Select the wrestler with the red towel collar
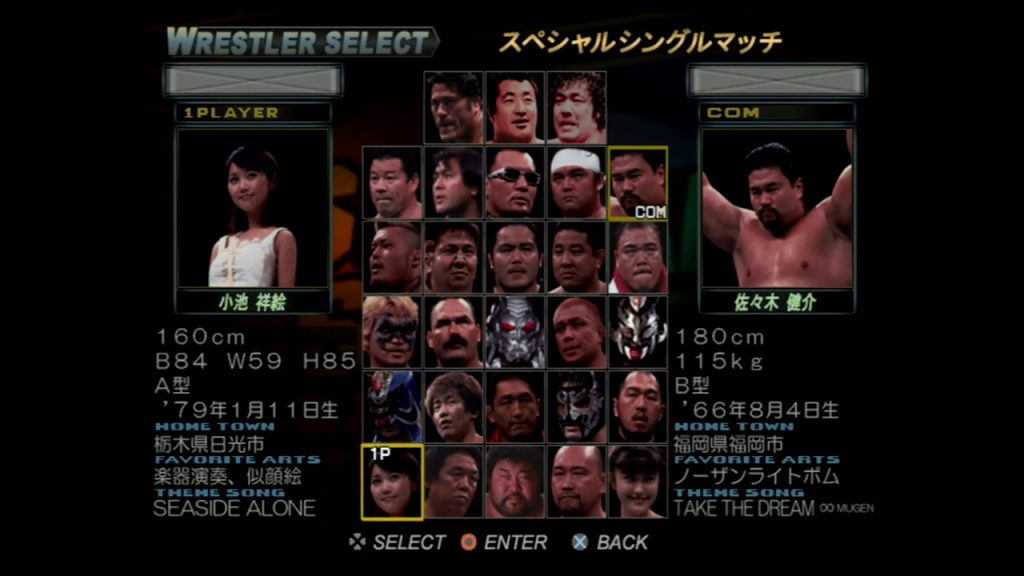 pos(638,258)
